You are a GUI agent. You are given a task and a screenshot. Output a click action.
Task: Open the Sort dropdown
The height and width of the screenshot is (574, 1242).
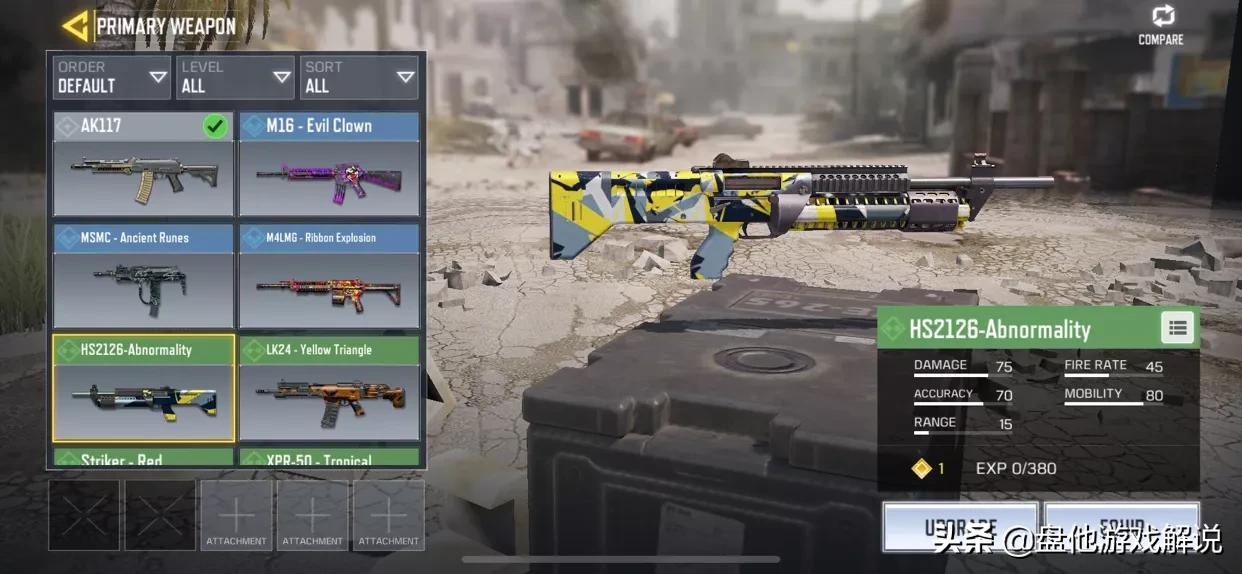359,77
